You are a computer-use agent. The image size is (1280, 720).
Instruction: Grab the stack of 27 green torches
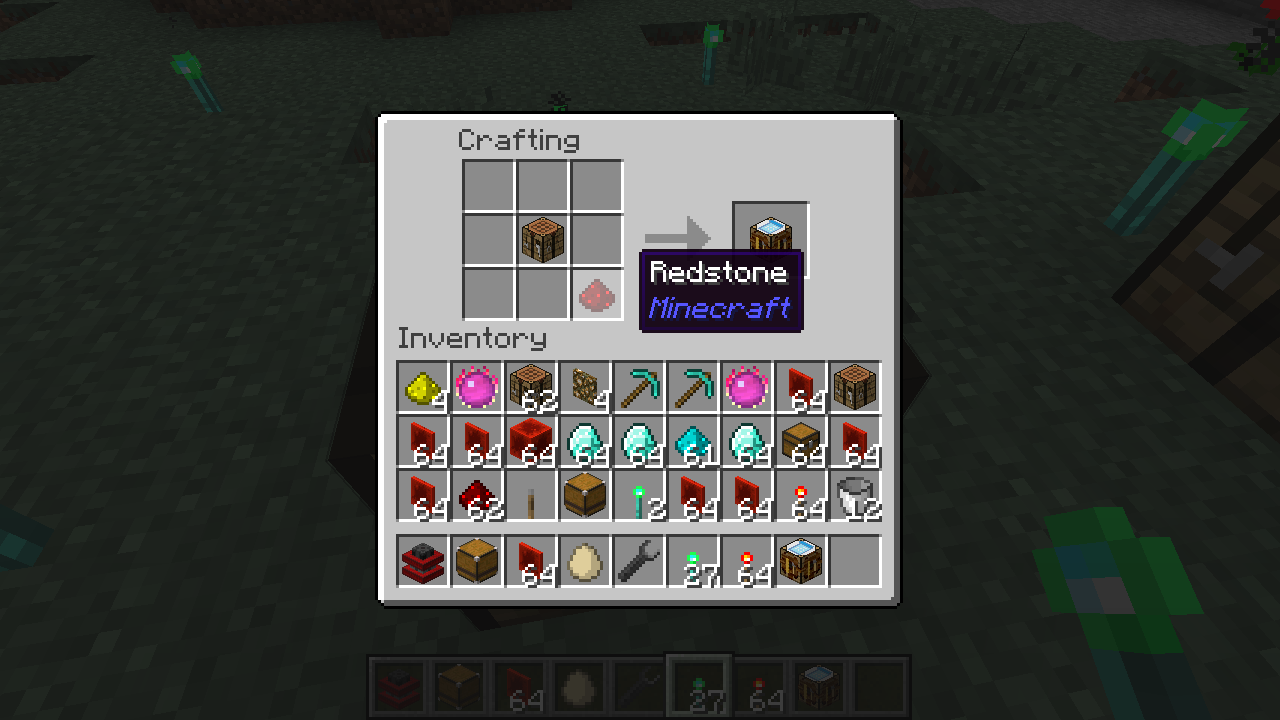(x=693, y=561)
